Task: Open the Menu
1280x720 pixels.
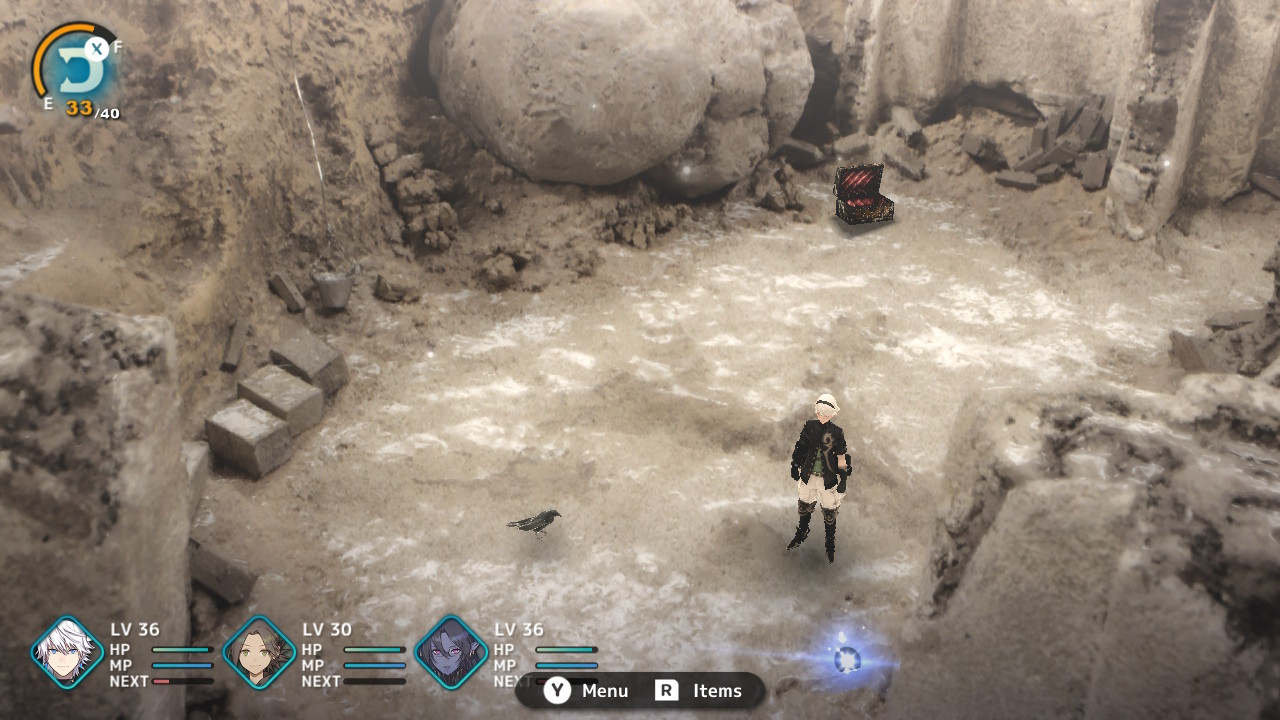Action: pyautogui.click(x=587, y=691)
